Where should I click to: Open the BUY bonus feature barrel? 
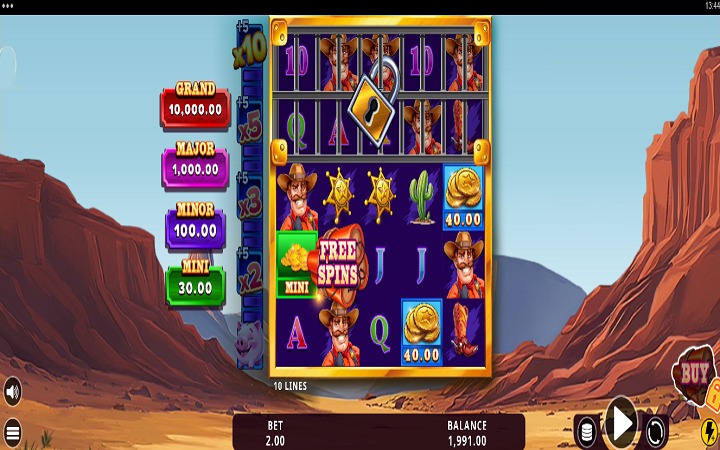click(x=692, y=375)
